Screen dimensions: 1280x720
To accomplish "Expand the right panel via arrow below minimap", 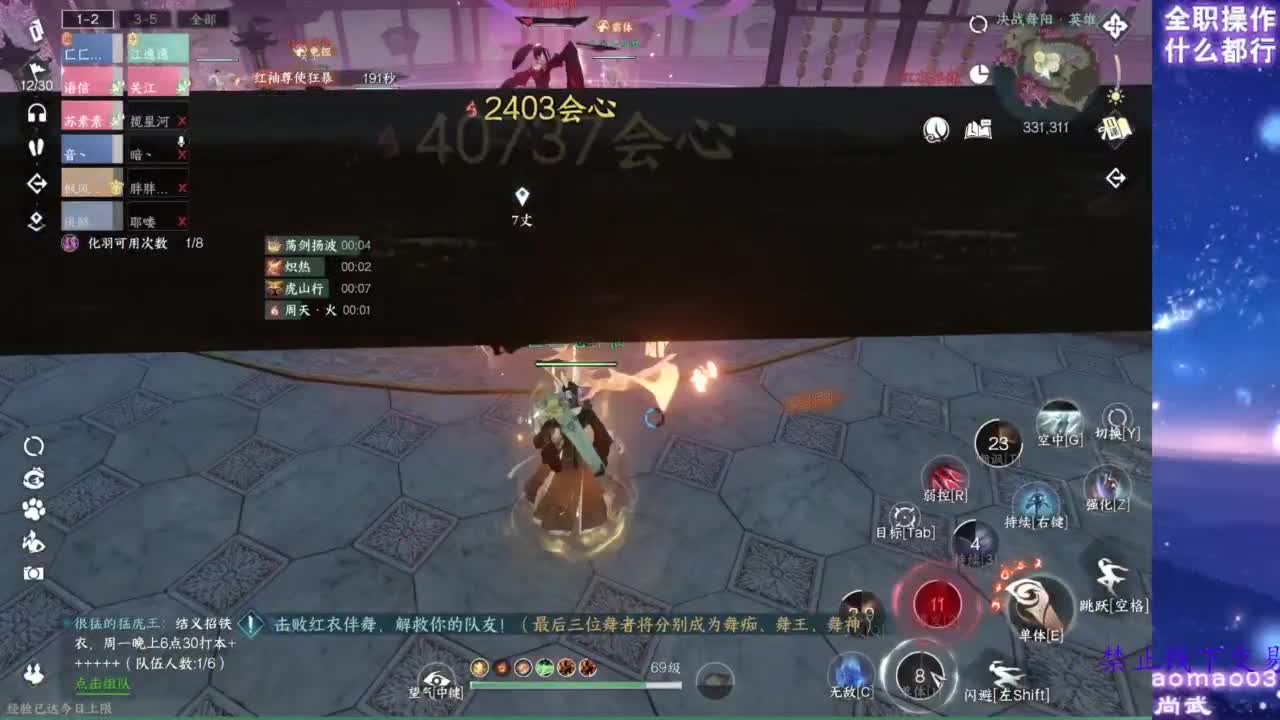I will pos(1114,178).
